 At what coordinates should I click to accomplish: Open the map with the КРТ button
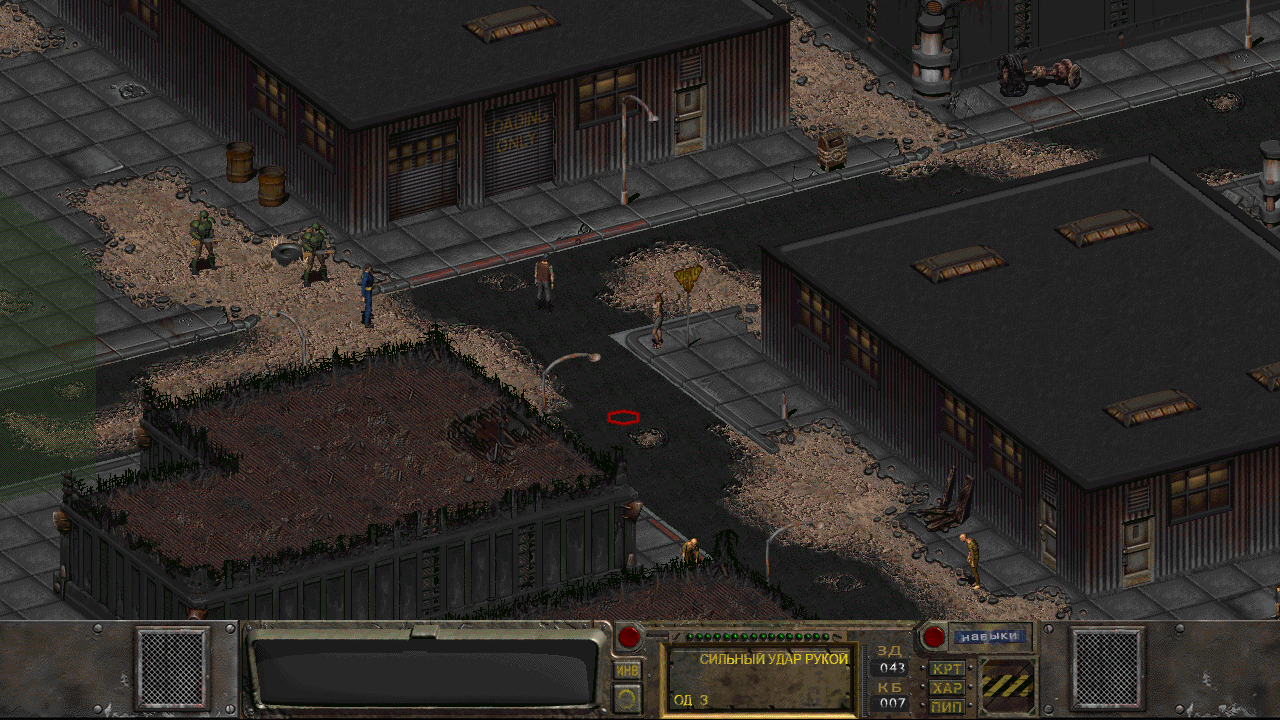pos(946,668)
